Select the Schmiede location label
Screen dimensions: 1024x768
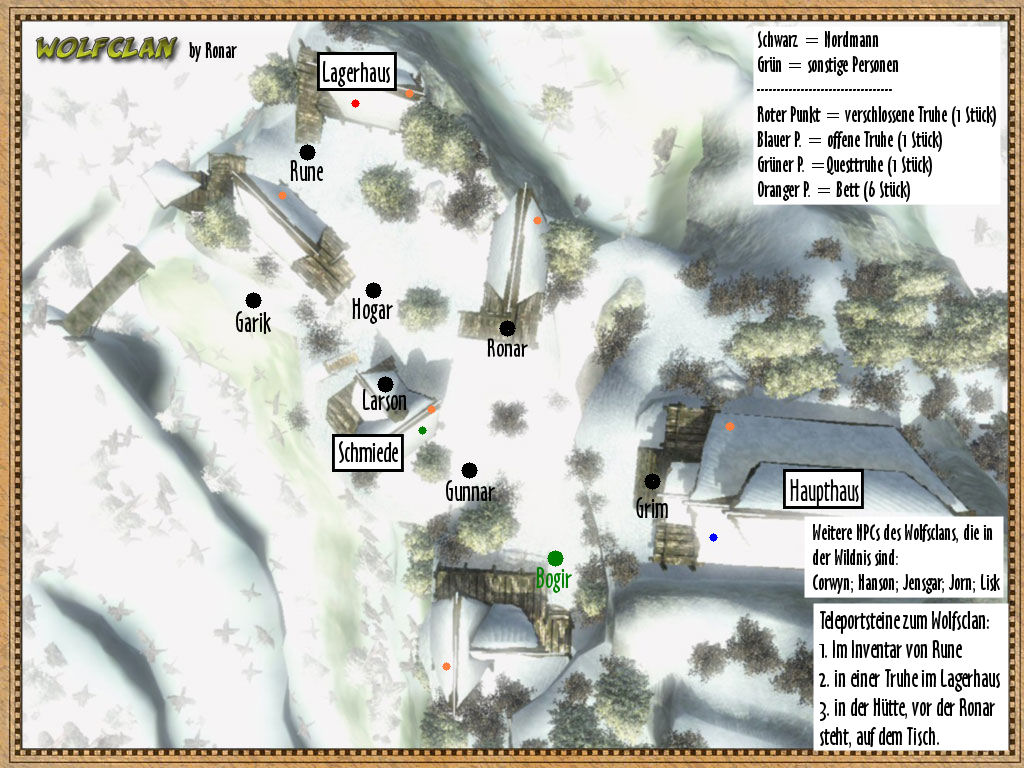click(x=368, y=454)
